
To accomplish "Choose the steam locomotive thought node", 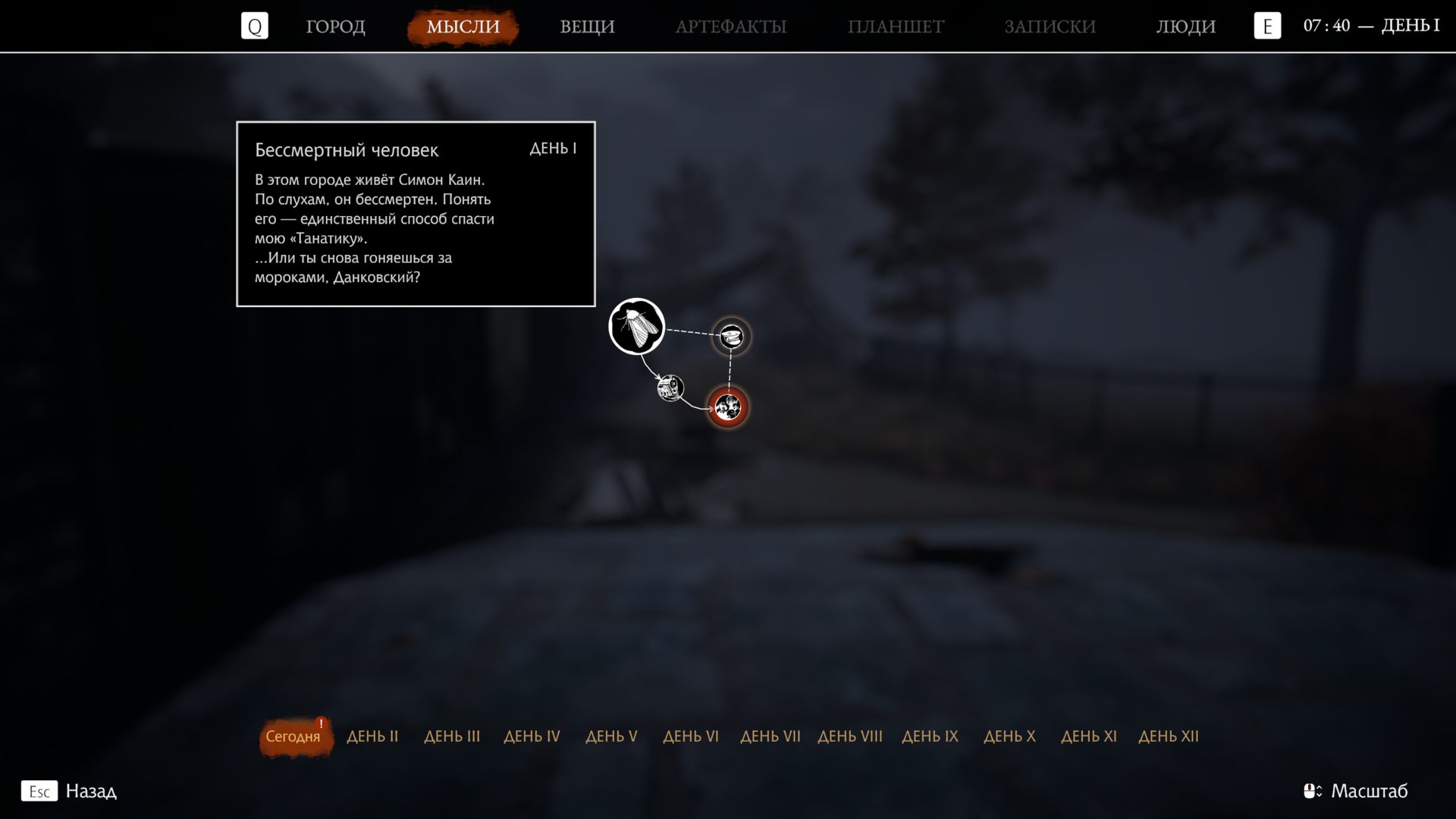I will pyautogui.click(x=670, y=388).
